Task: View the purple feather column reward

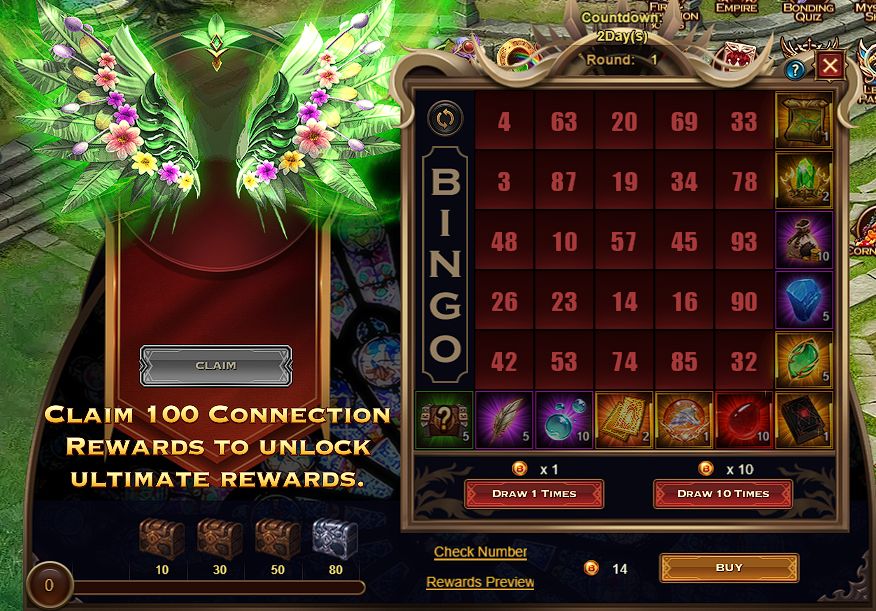Action: pyautogui.click(x=504, y=419)
